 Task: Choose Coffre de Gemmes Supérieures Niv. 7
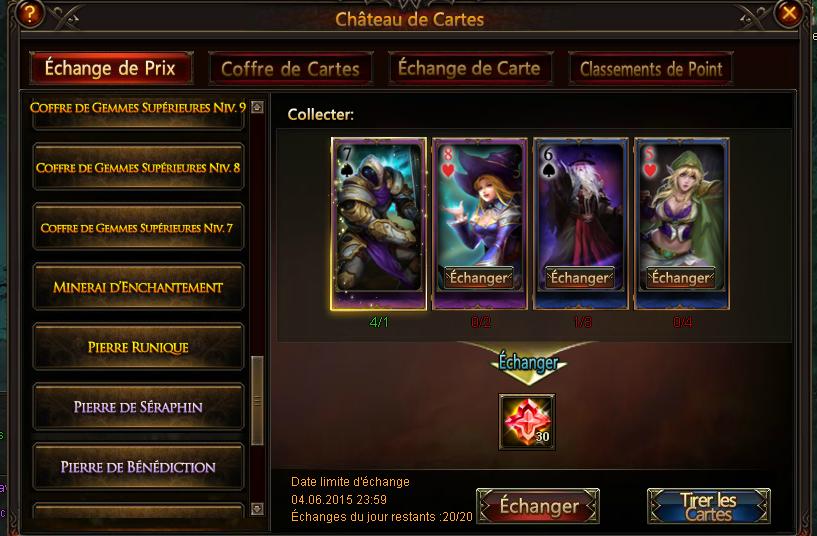tap(138, 228)
